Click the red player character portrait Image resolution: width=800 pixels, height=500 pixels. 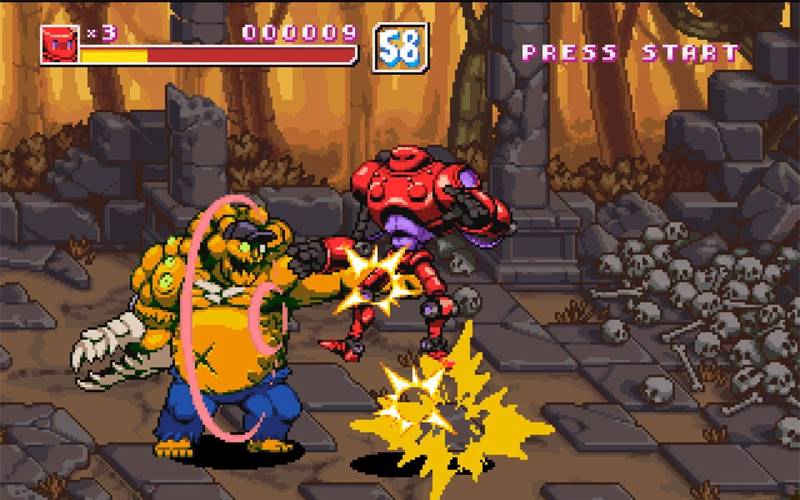pyautogui.click(x=60, y=44)
